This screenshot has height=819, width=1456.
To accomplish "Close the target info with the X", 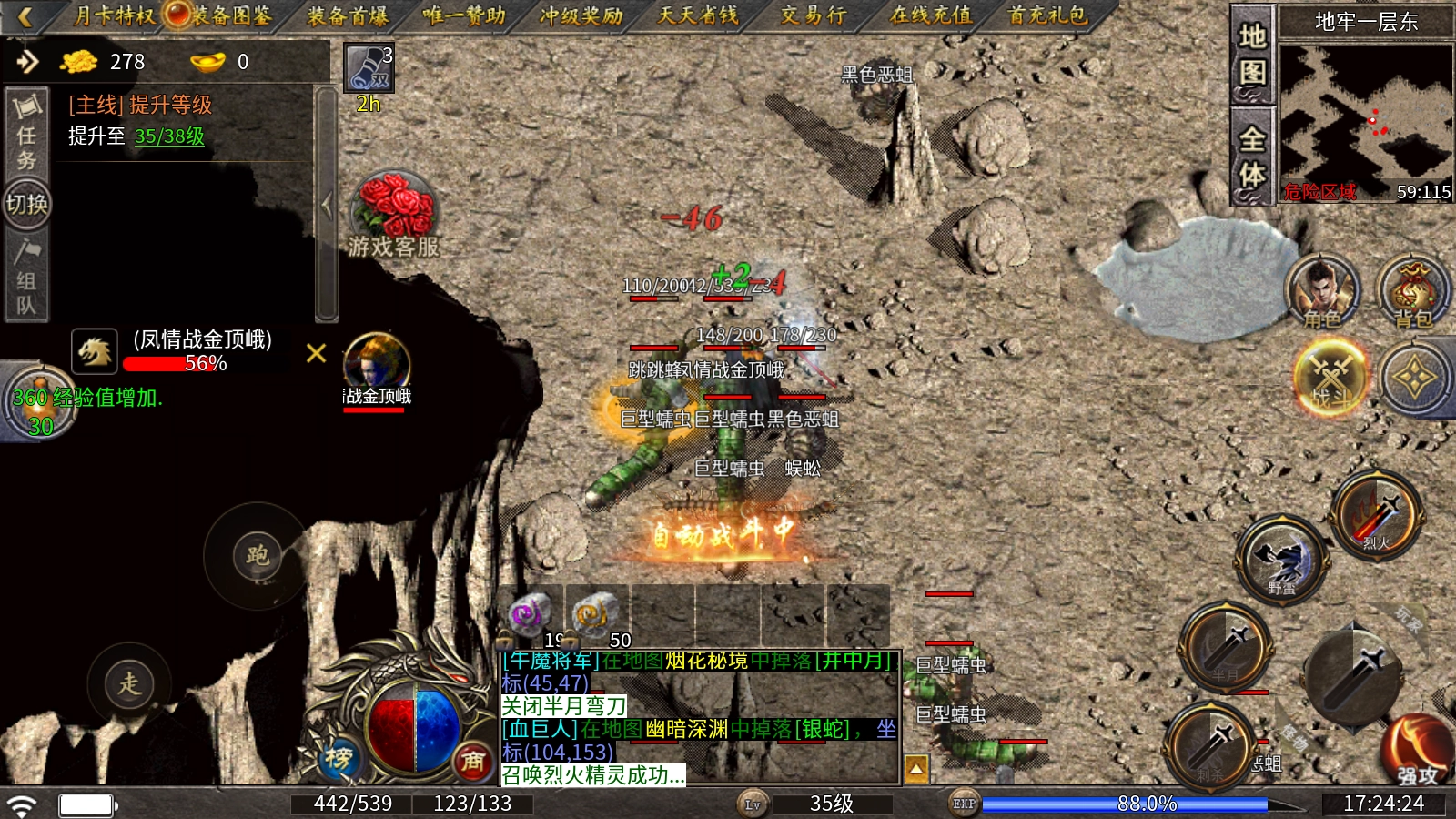I will 316,353.
